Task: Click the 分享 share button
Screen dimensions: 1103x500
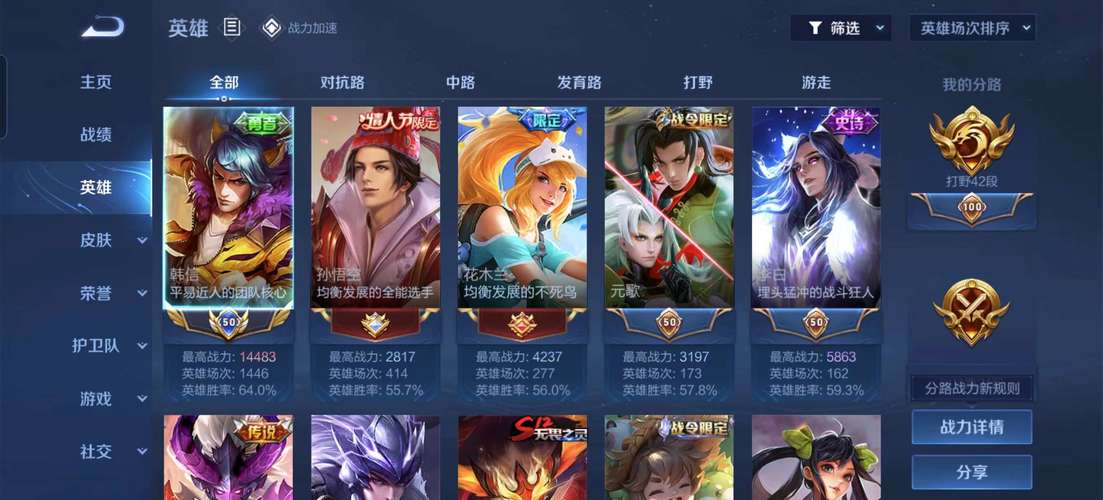Action: click(971, 473)
